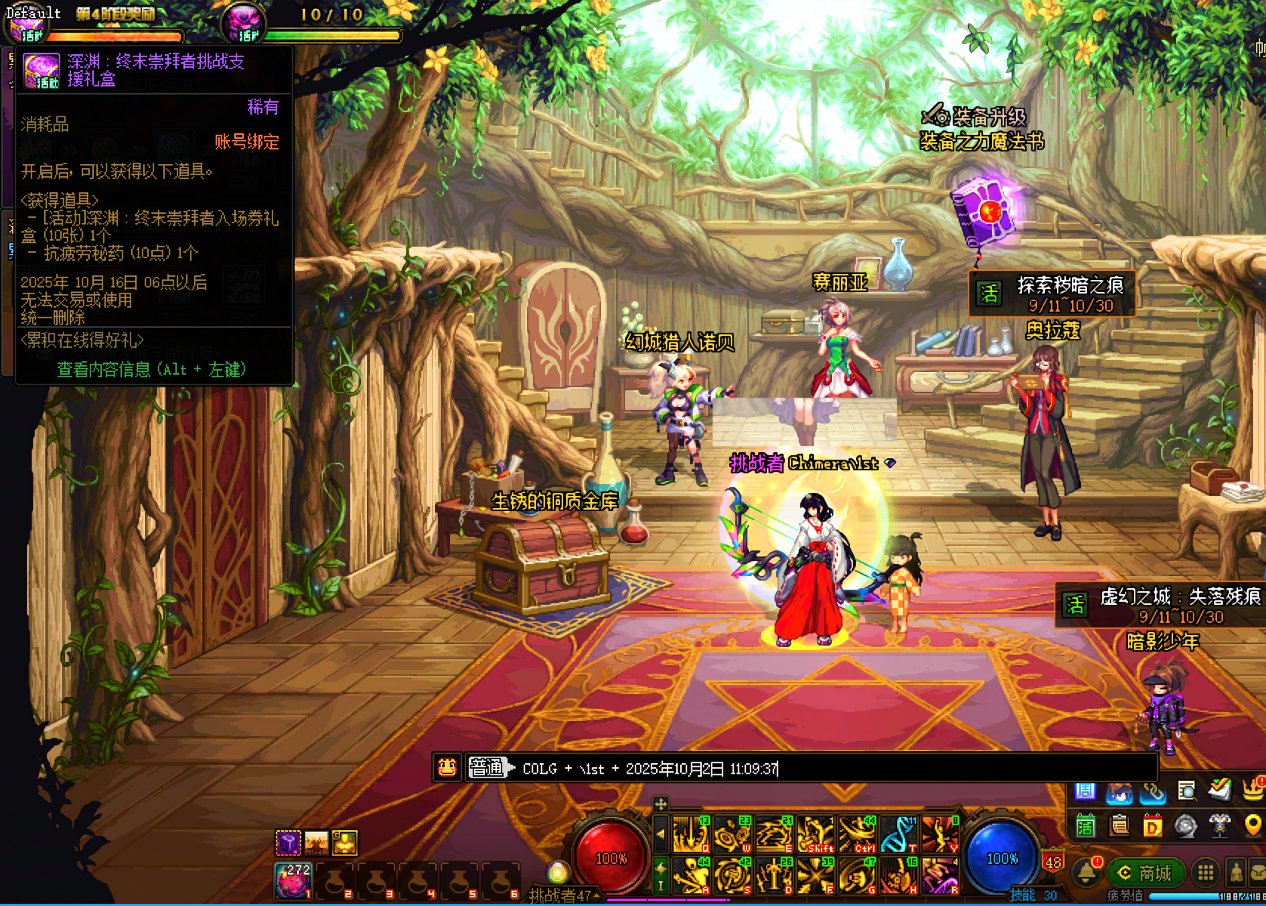Open the yellow D calendar icon
The image size is (1266, 906).
click(1152, 825)
